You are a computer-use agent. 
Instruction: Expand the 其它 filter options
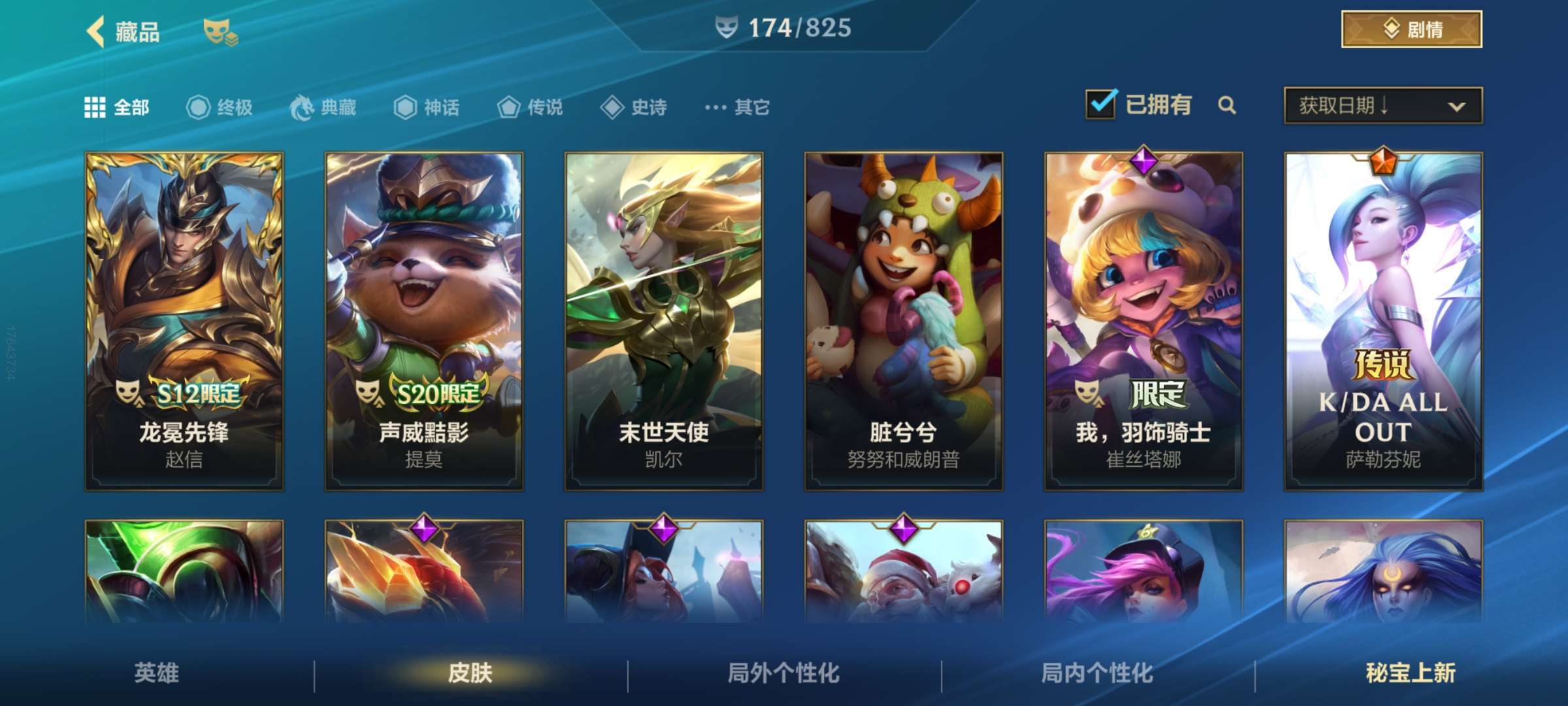pos(717,109)
